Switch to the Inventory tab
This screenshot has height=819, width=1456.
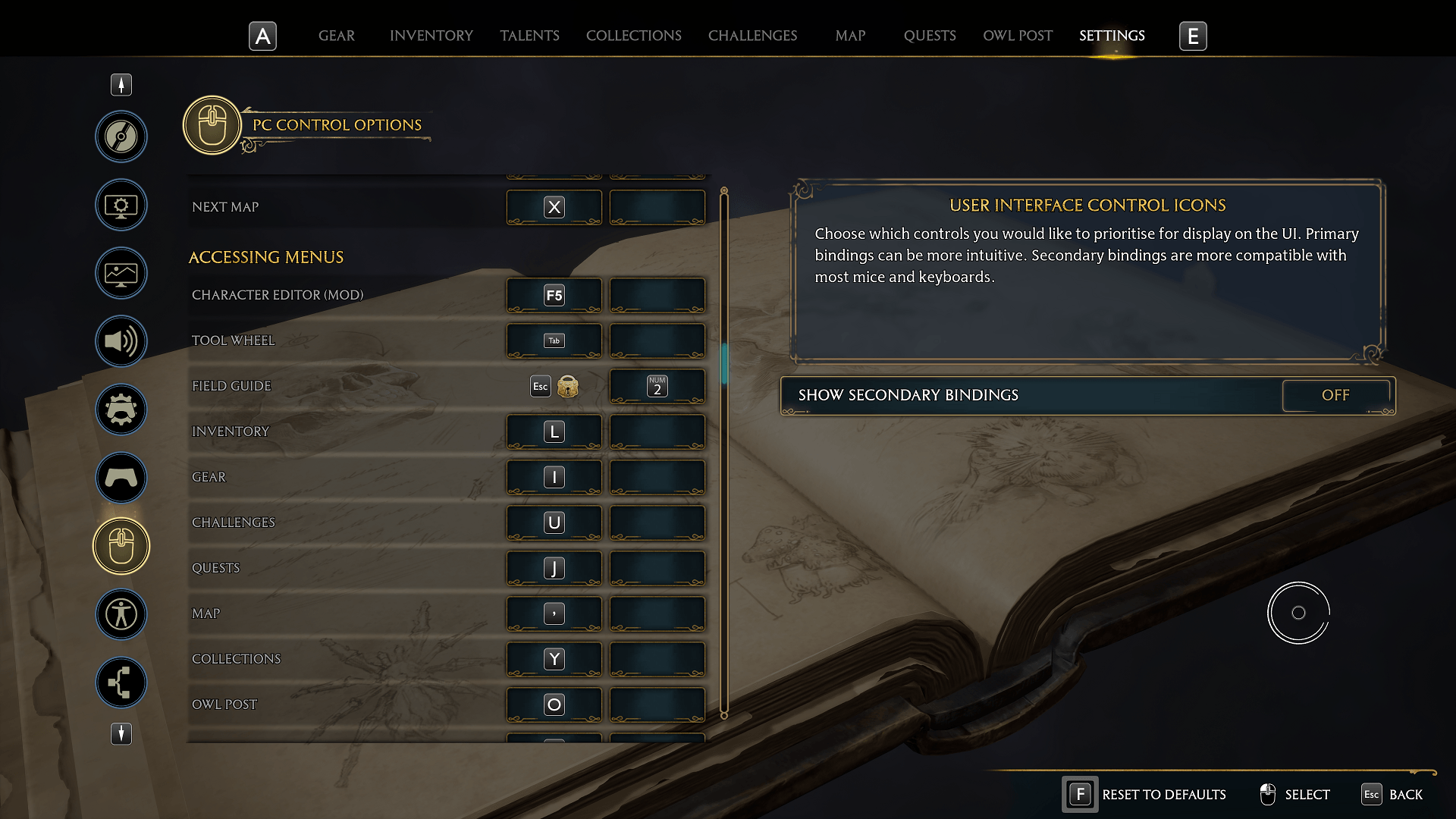pos(431,36)
